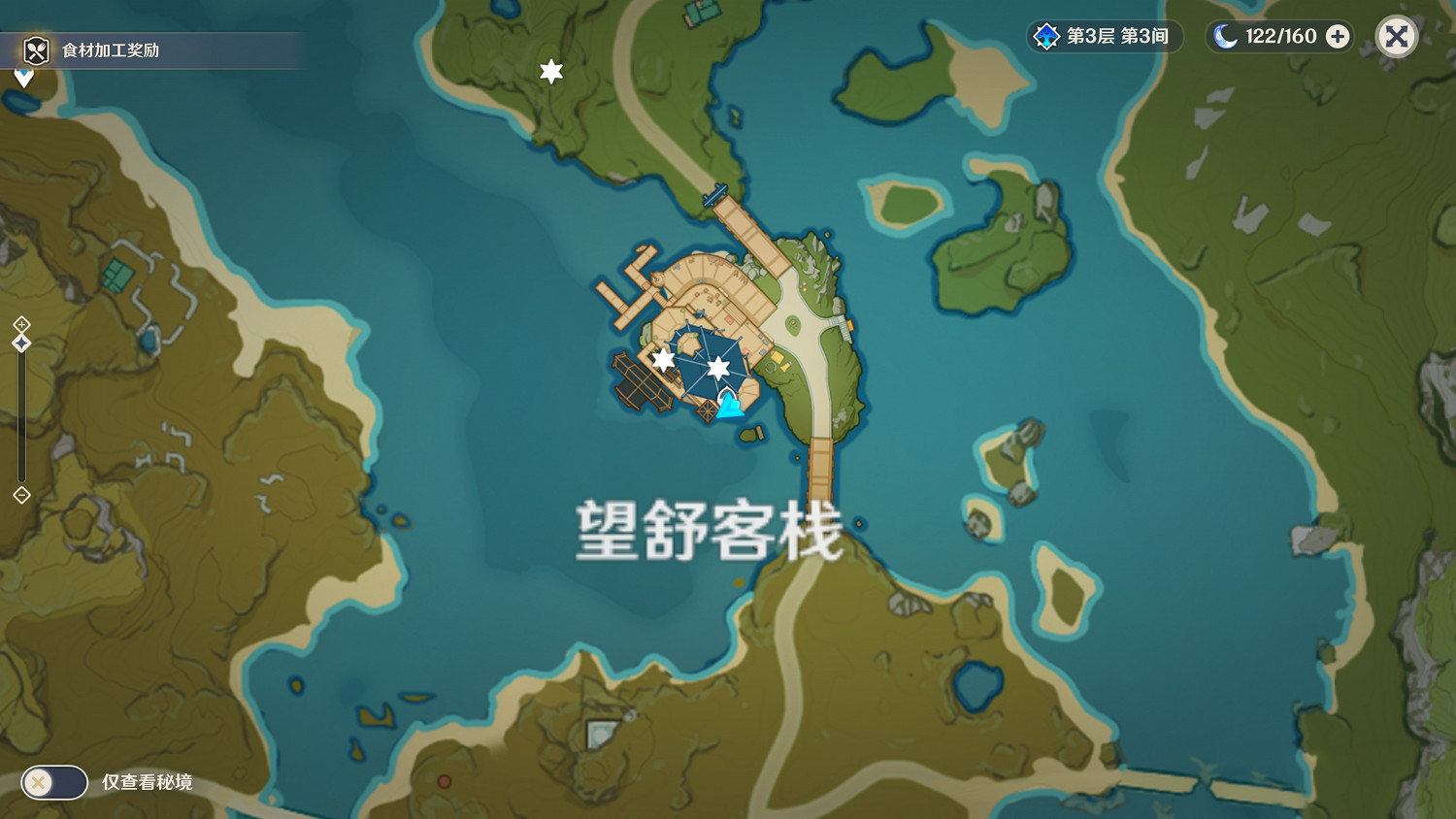Select the teleport waypoint at Wangshu Inn

(x=730, y=403)
